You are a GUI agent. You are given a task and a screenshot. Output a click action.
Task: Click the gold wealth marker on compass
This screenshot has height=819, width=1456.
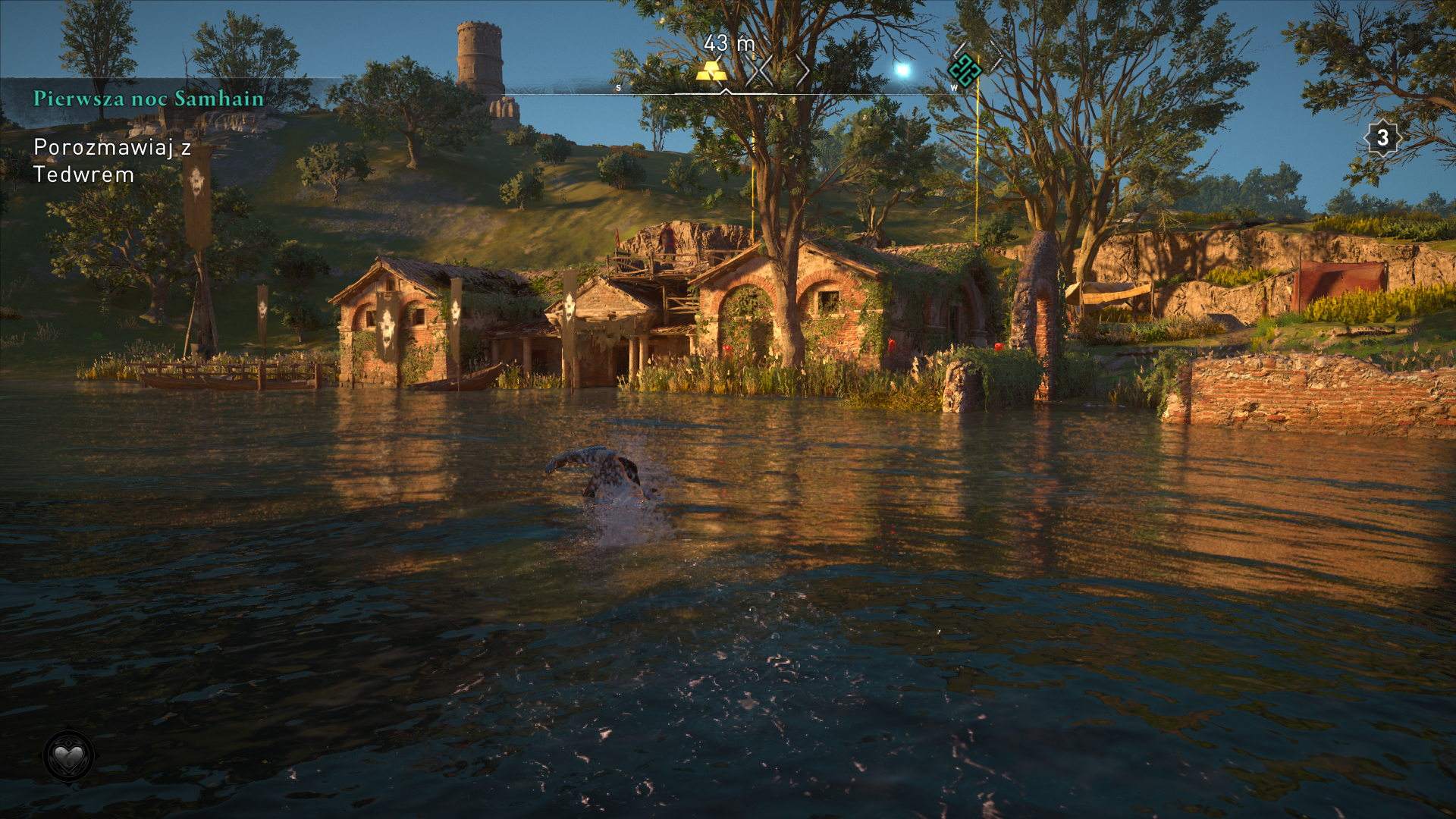tap(711, 71)
